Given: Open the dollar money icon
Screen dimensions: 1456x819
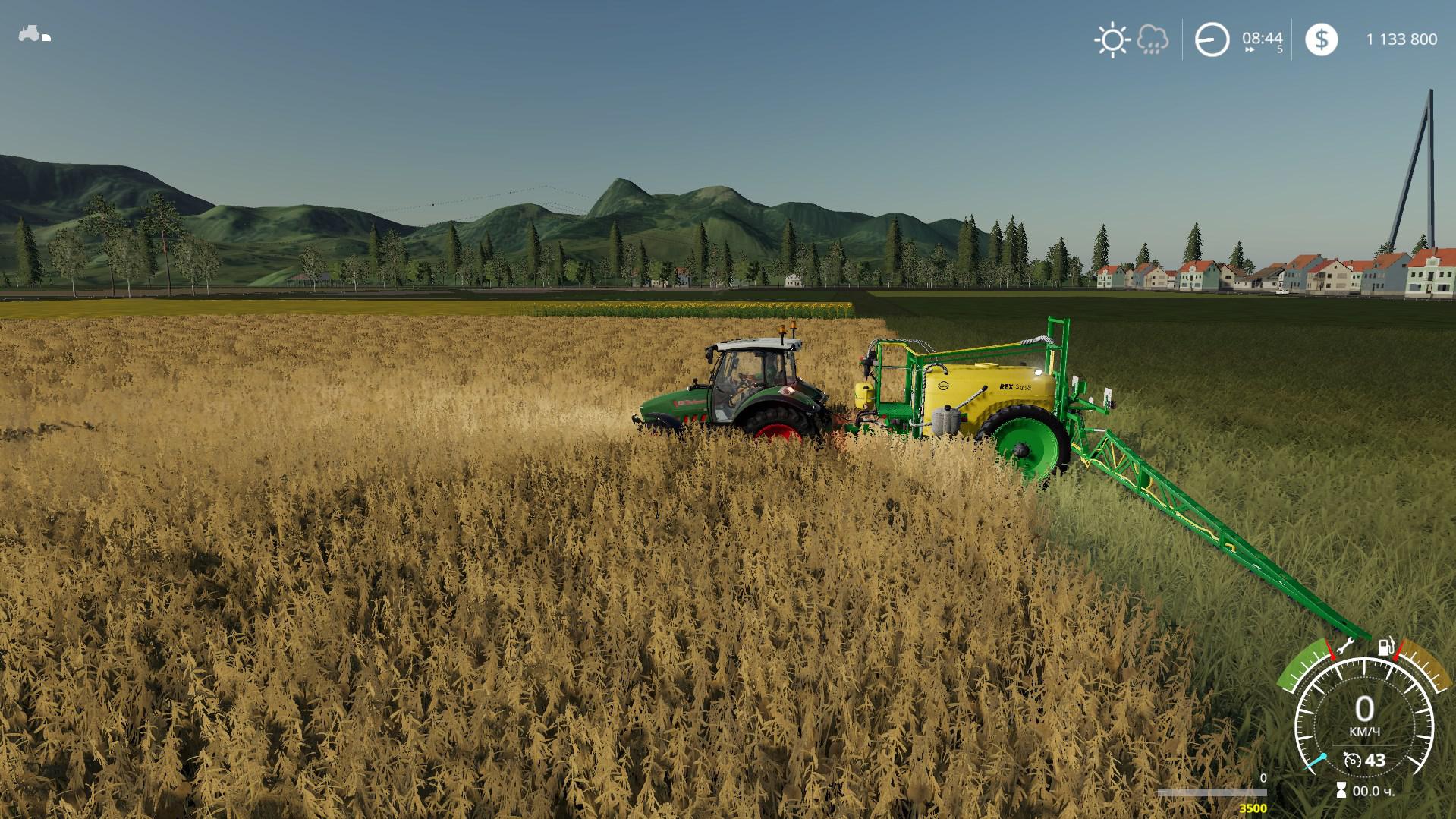Looking at the screenshot, I should point(1321,39).
